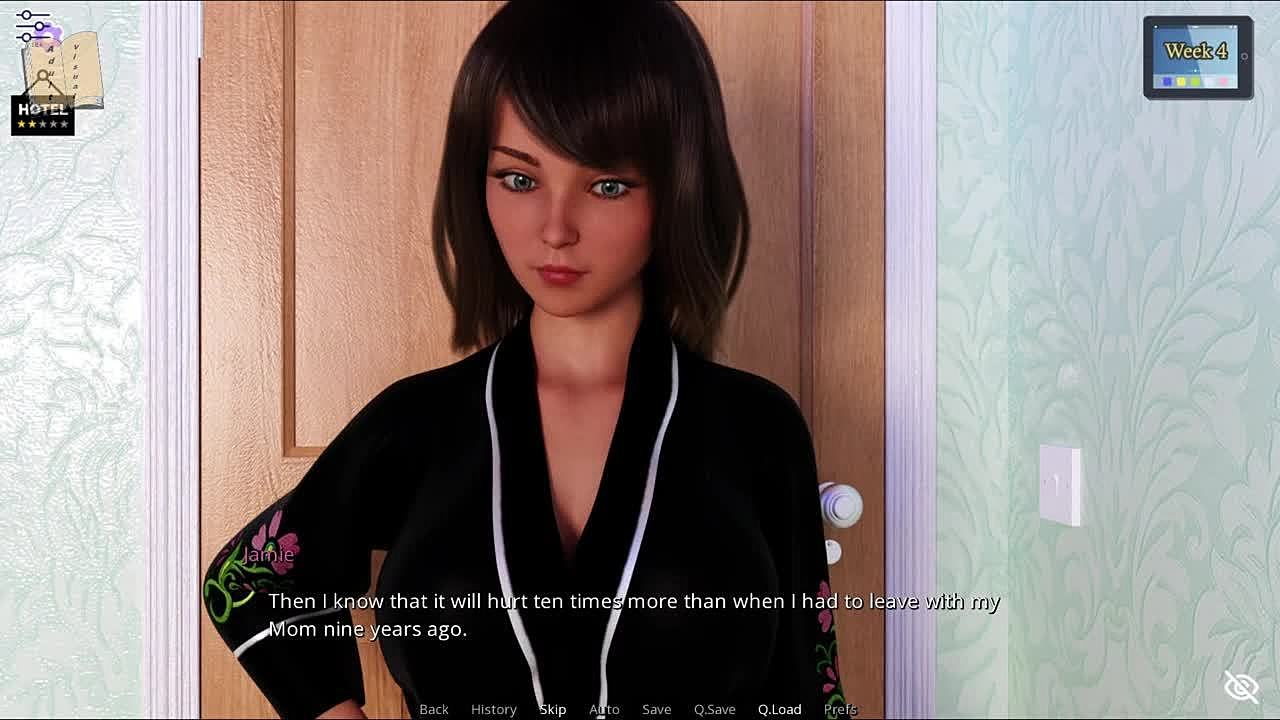Open the dialogue History log
Screen dimensions: 1280x720
click(494, 709)
